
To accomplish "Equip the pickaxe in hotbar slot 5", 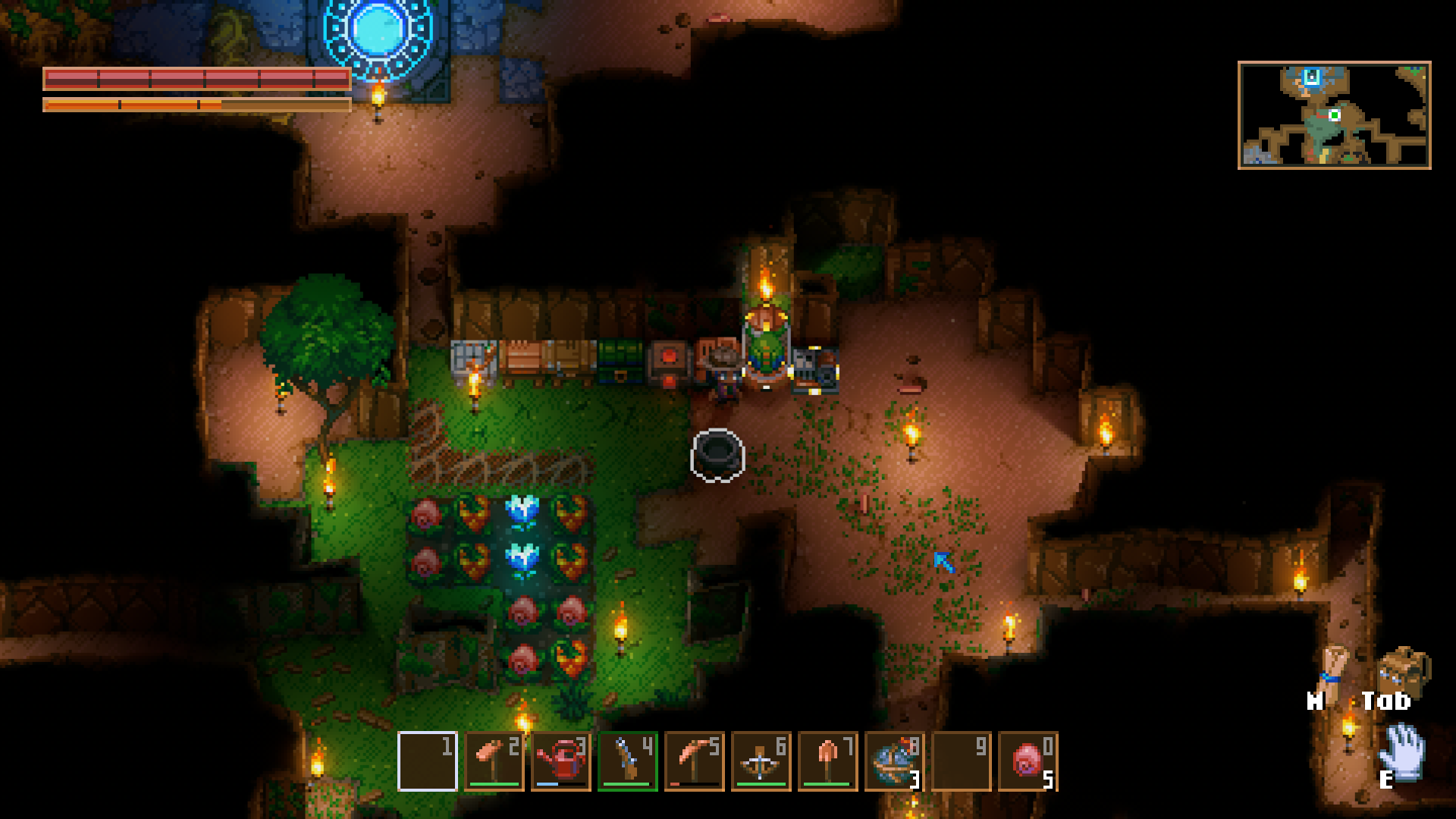I will click(x=695, y=762).
